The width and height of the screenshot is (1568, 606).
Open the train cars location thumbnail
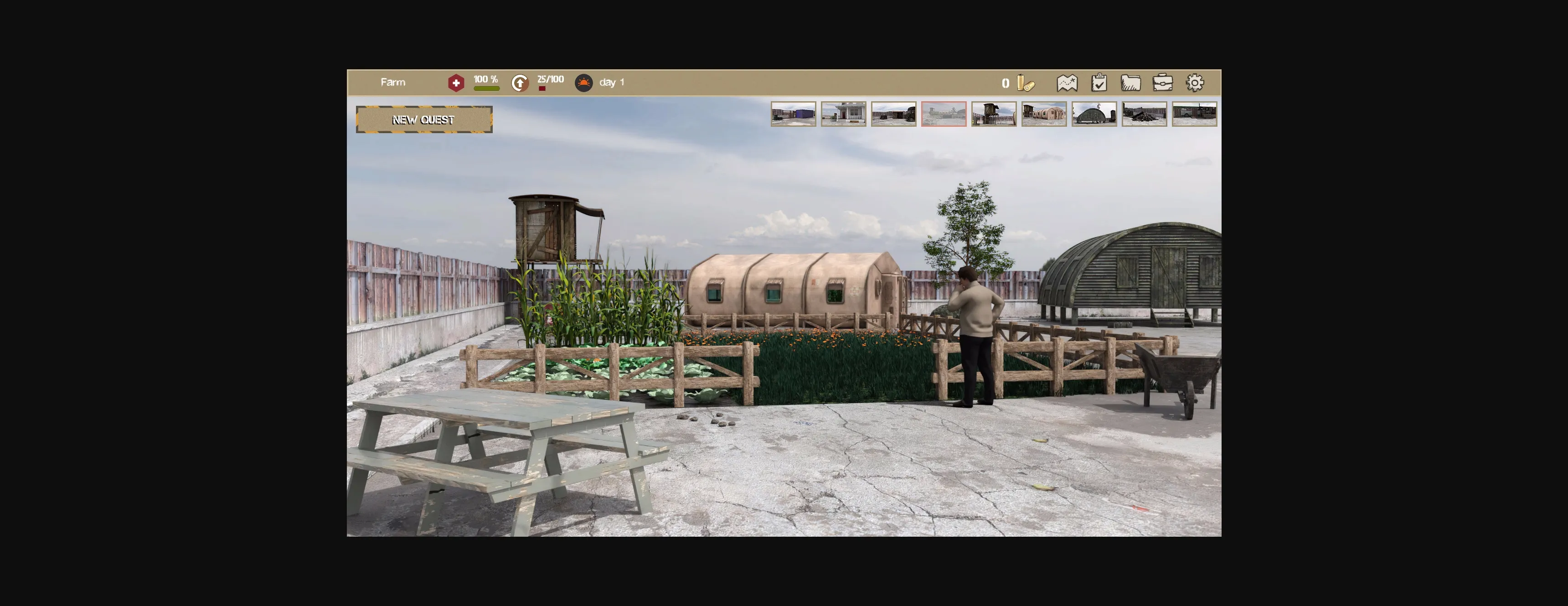1195,114
